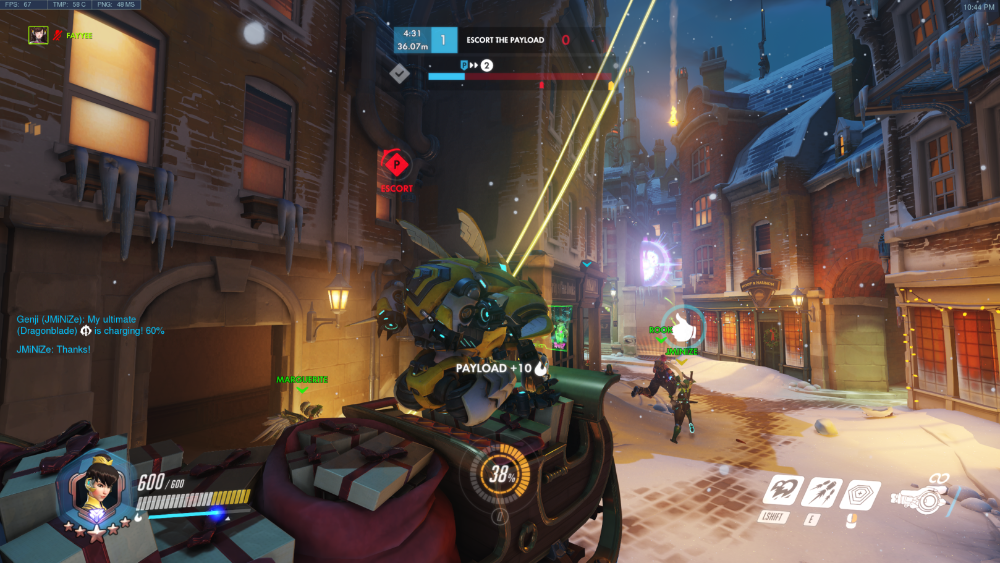Screen dimensions: 1000x563
Task: Click the payload progress track
Action: click(520, 75)
